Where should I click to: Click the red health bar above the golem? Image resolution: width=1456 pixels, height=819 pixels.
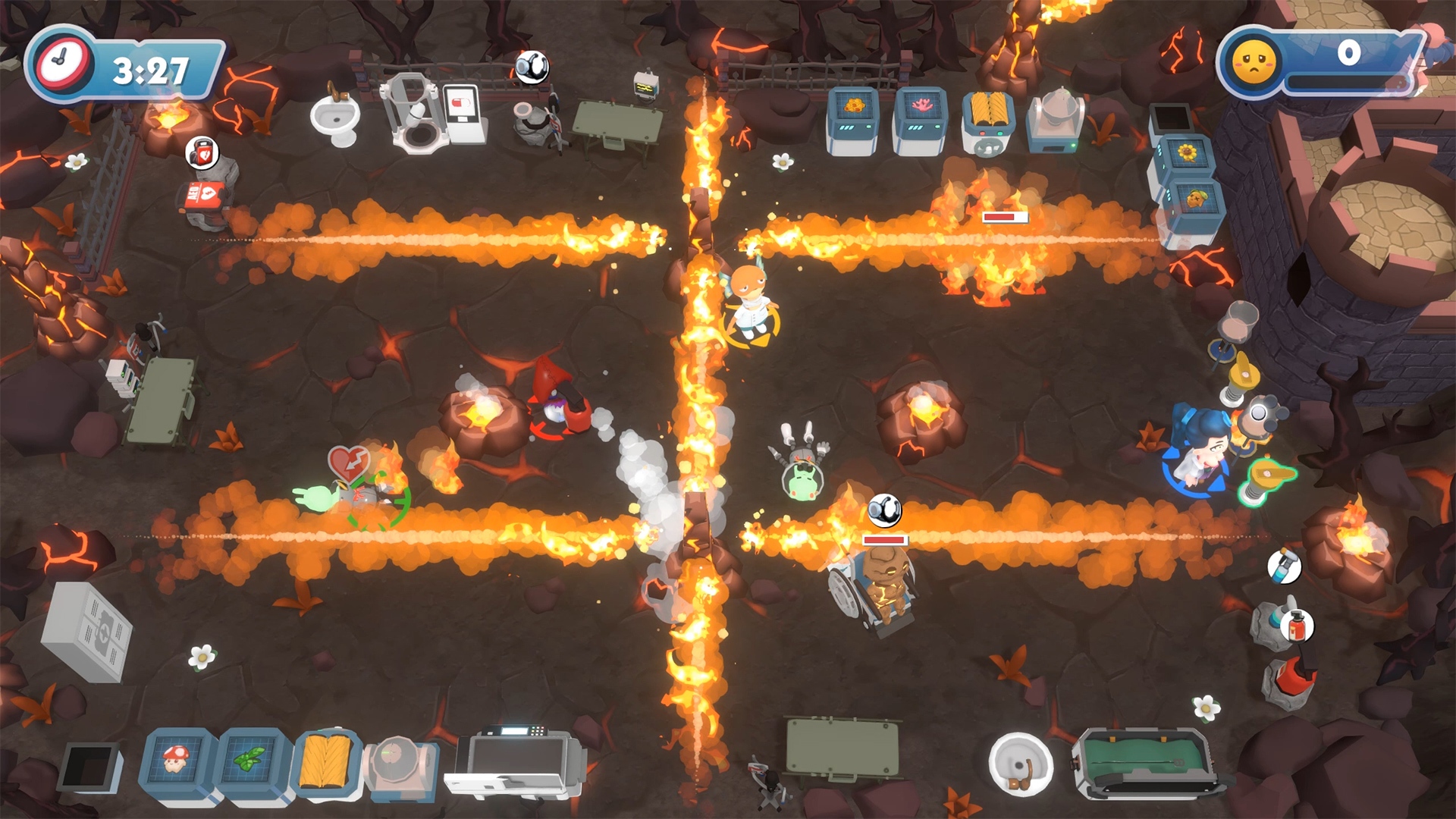click(x=883, y=540)
